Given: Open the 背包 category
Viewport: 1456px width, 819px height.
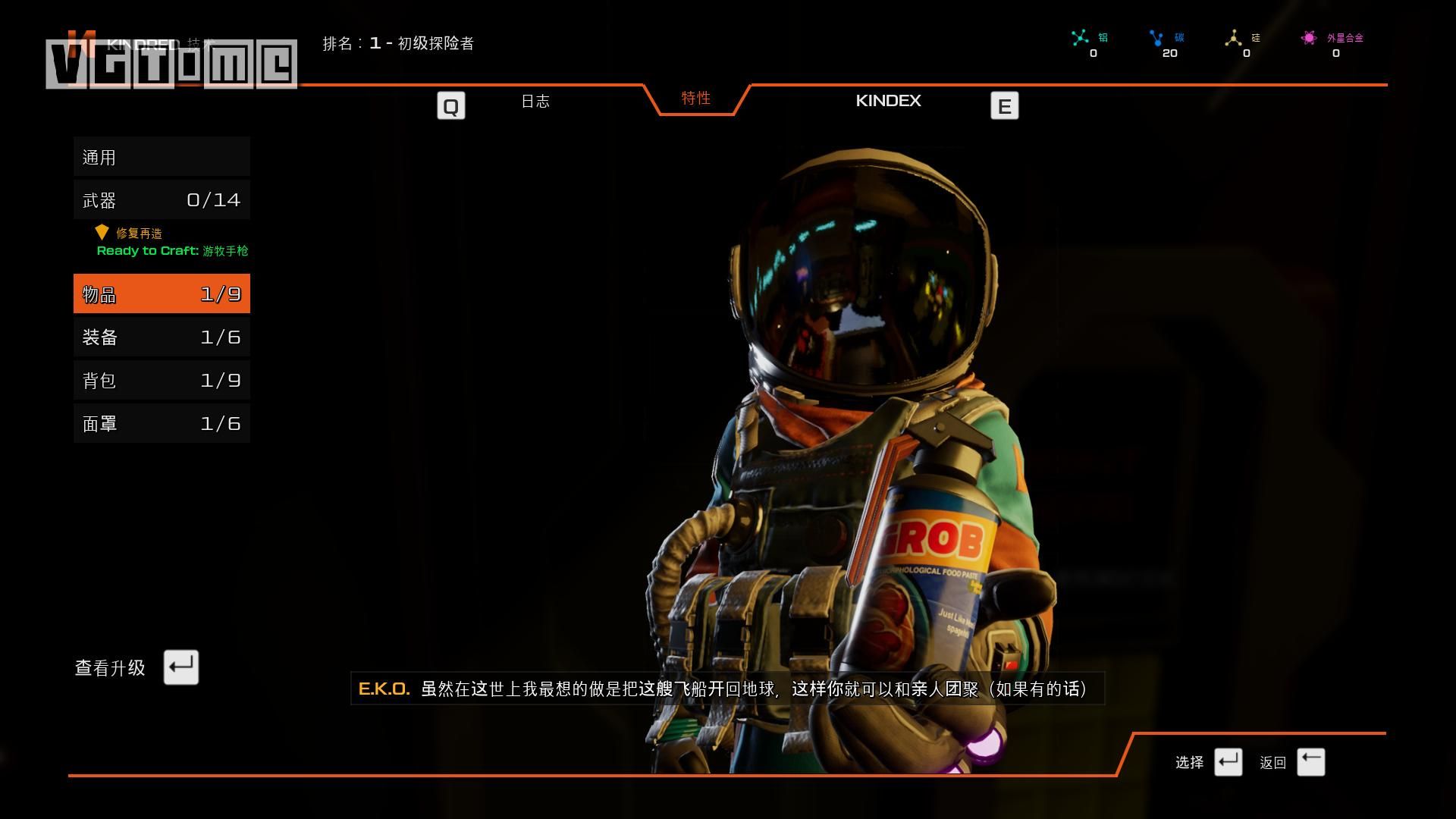Looking at the screenshot, I should pyautogui.click(x=162, y=381).
